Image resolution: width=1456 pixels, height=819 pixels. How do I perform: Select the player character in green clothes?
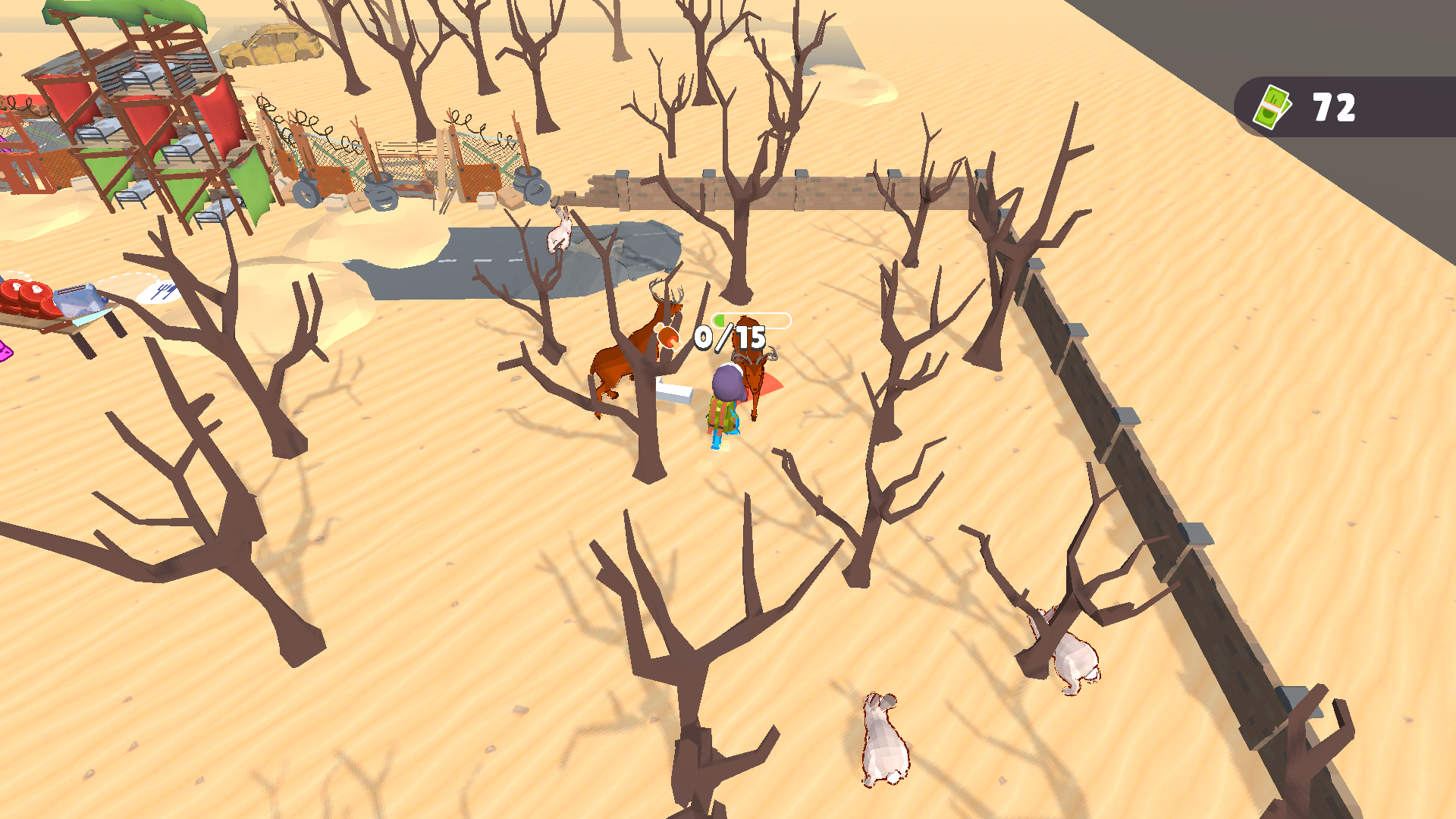(725, 409)
